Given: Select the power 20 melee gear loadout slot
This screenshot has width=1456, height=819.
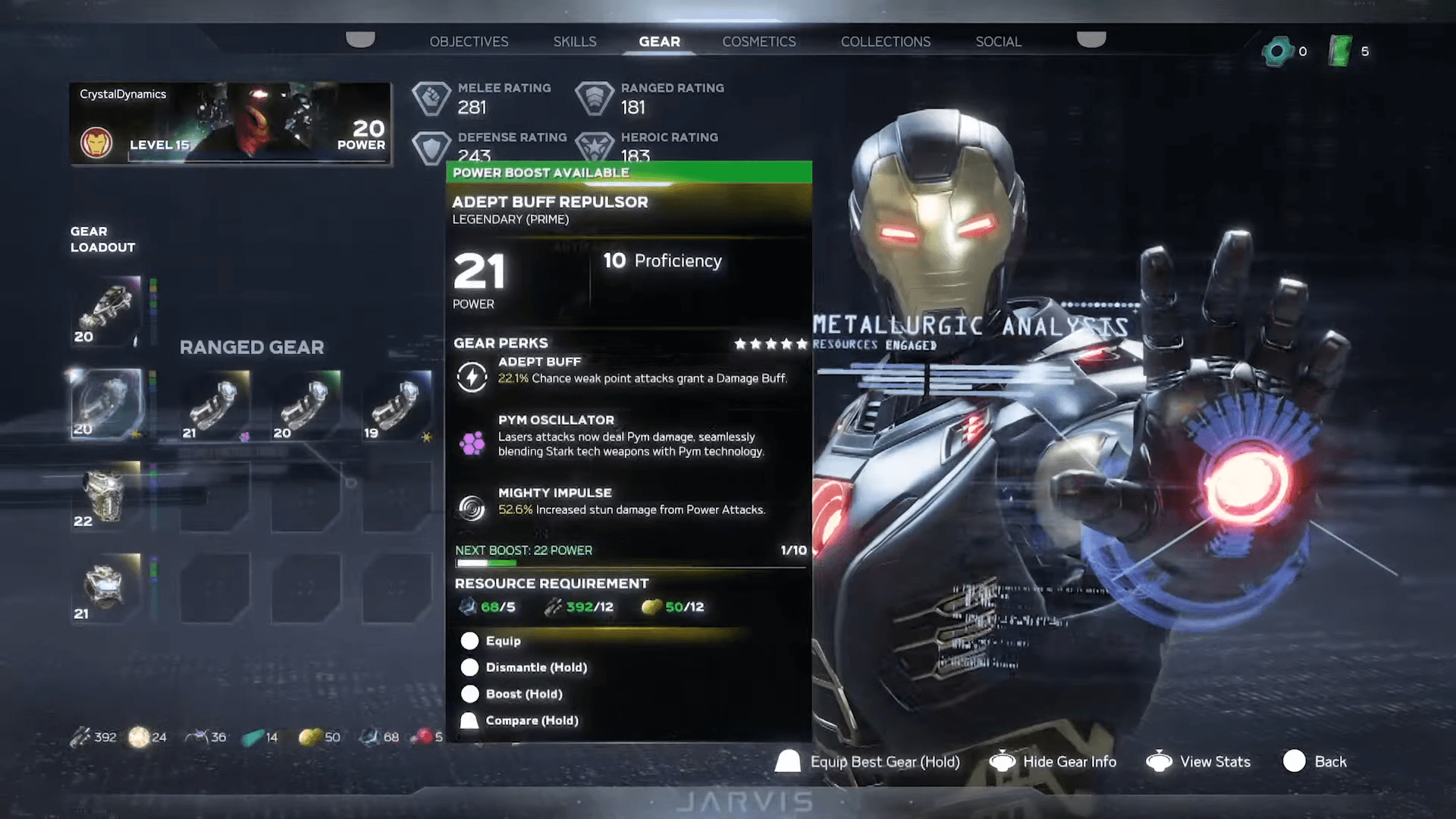Looking at the screenshot, I should point(106,311).
